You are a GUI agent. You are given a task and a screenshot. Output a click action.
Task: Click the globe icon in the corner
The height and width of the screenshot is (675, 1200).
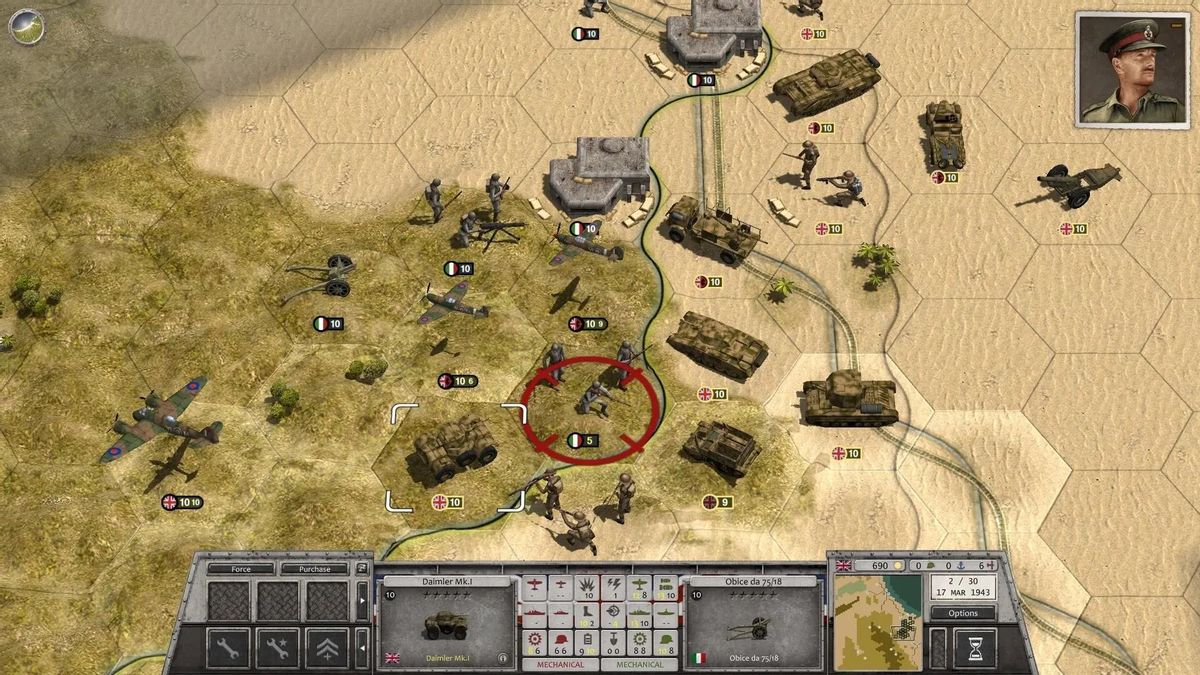27,25
